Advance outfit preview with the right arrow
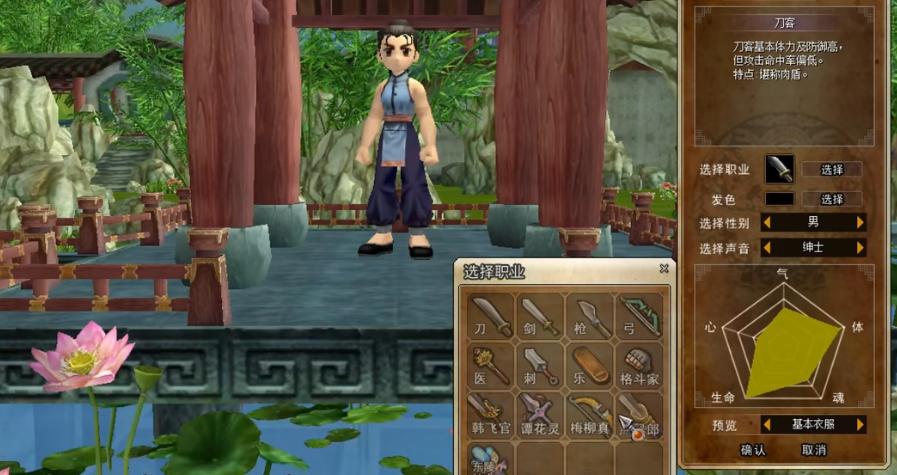Image resolution: width=897 pixels, height=475 pixels. tap(859, 424)
